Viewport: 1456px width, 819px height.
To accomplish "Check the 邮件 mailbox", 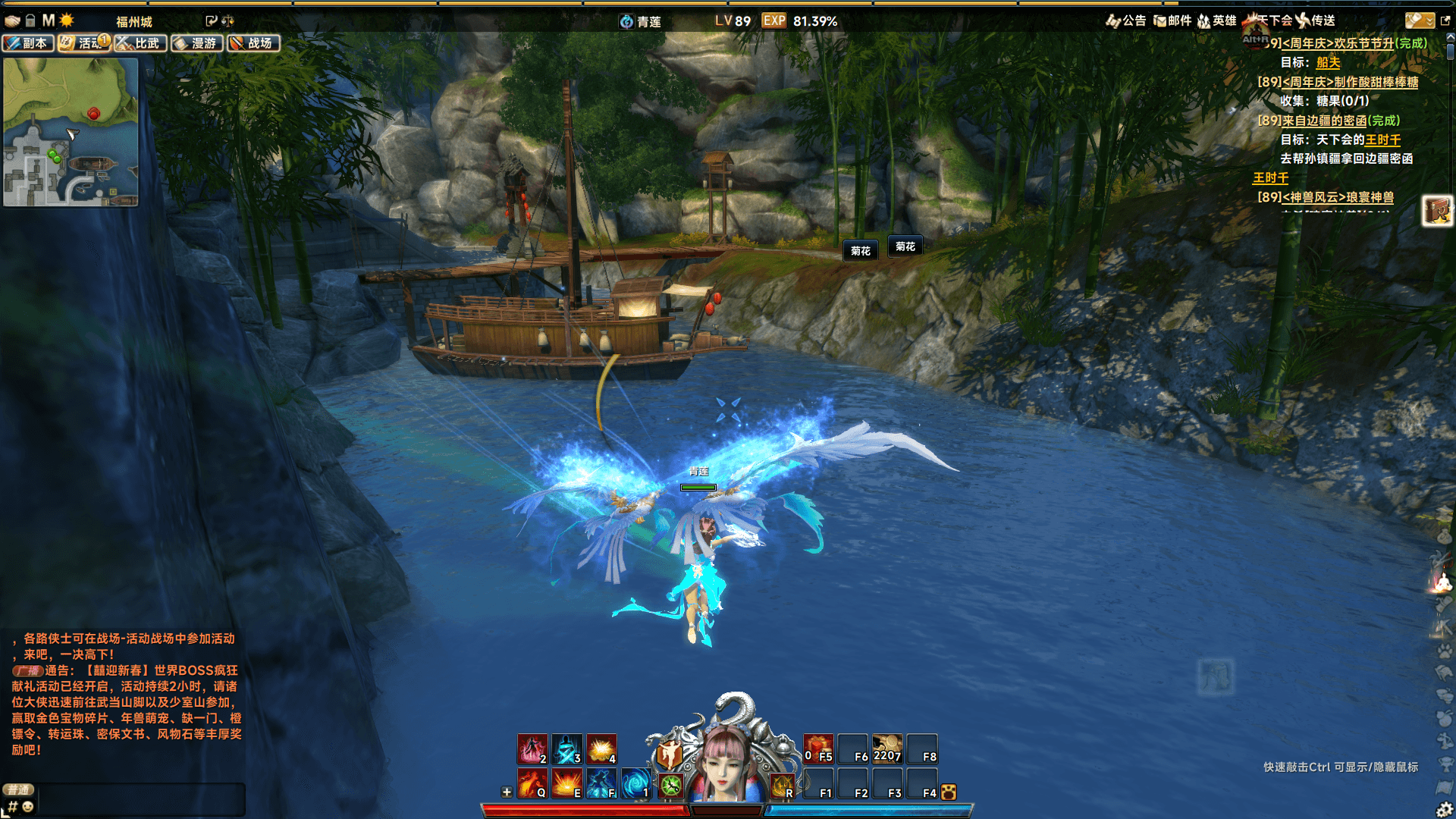I will click(x=1172, y=20).
